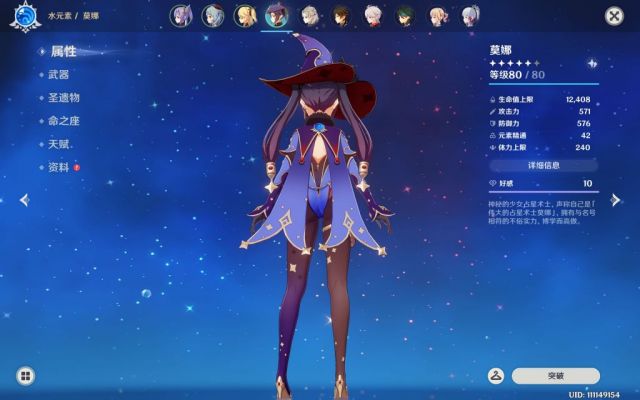The width and height of the screenshot is (640, 400).
Task: Go to the previous character with left arrow
Action: point(23,200)
